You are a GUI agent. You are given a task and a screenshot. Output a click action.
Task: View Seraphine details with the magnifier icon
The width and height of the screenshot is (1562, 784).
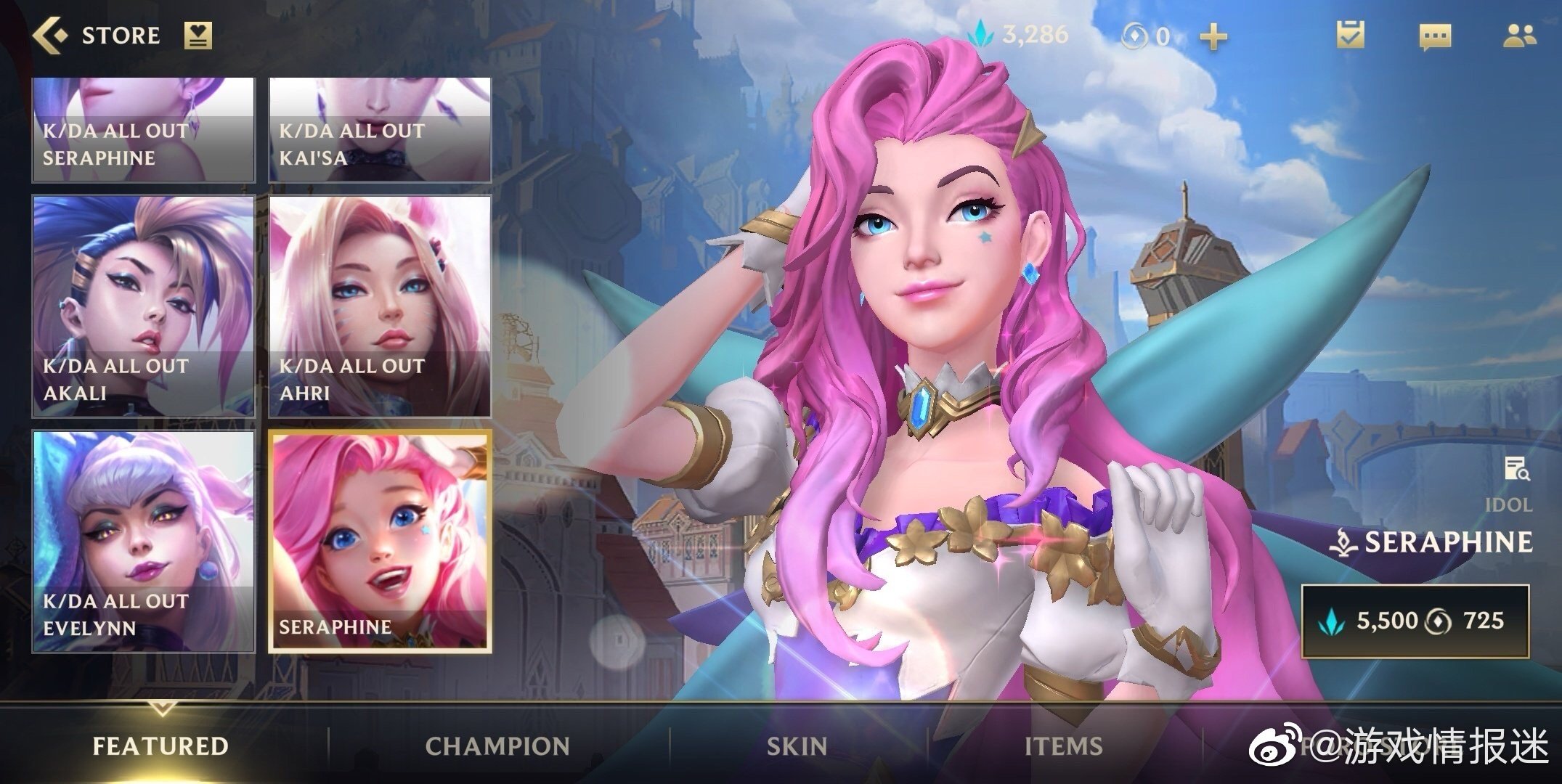pos(1516,469)
